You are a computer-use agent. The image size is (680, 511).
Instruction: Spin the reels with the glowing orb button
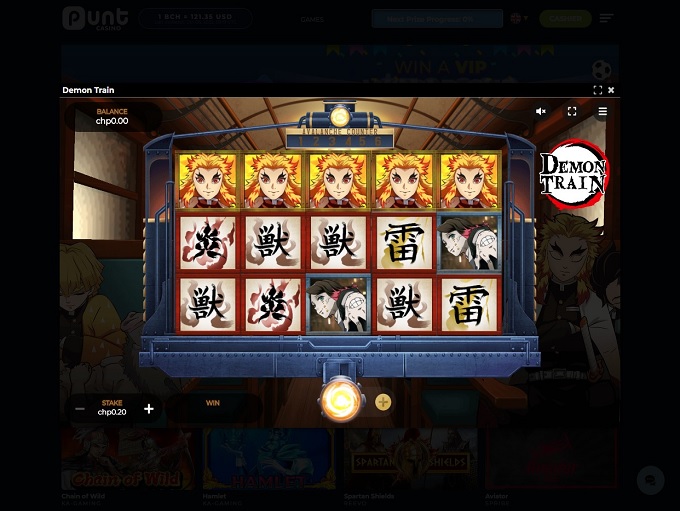[x=340, y=402]
